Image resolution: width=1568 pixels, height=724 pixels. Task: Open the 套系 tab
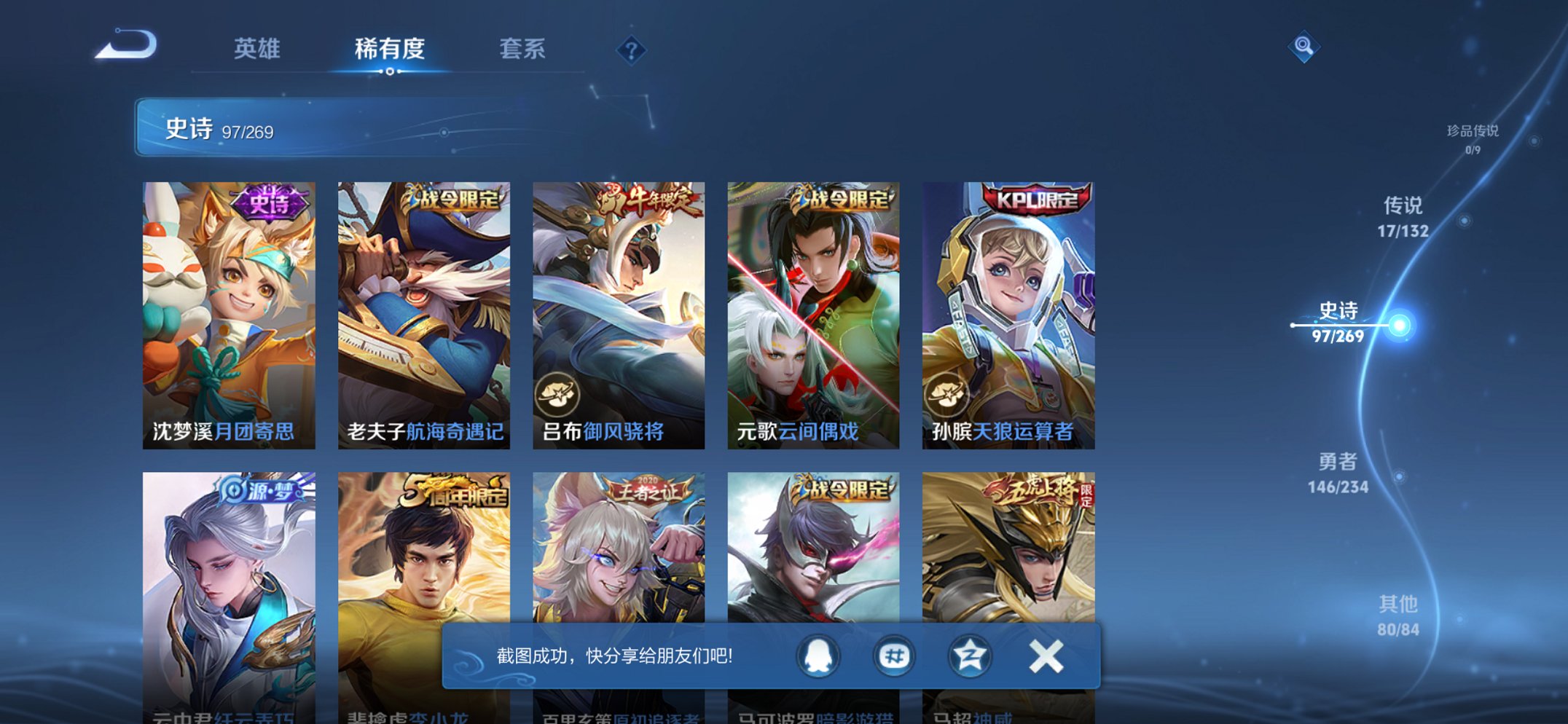tap(522, 49)
